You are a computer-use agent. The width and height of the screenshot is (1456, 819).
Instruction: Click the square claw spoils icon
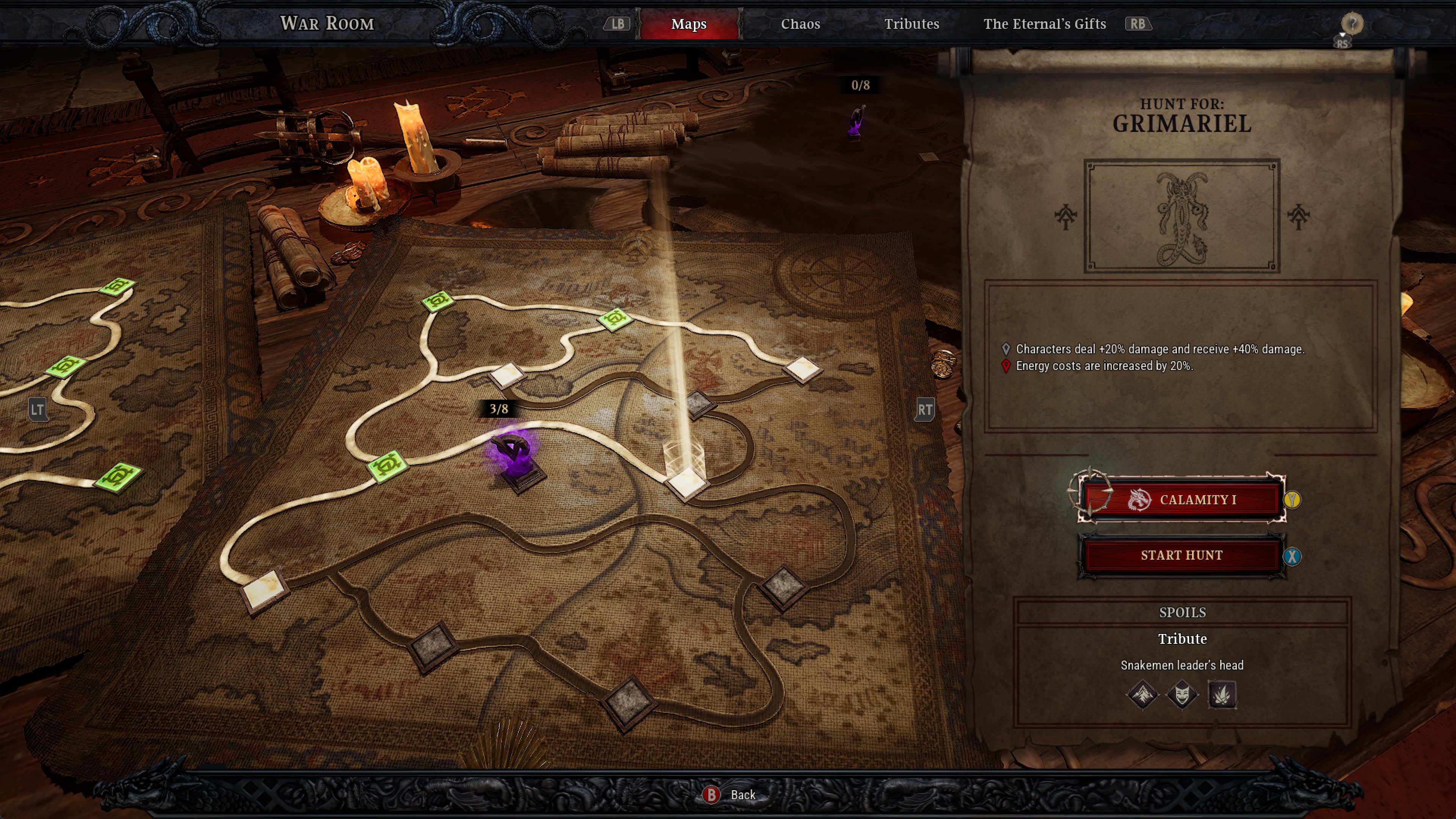coord(1221,693)
